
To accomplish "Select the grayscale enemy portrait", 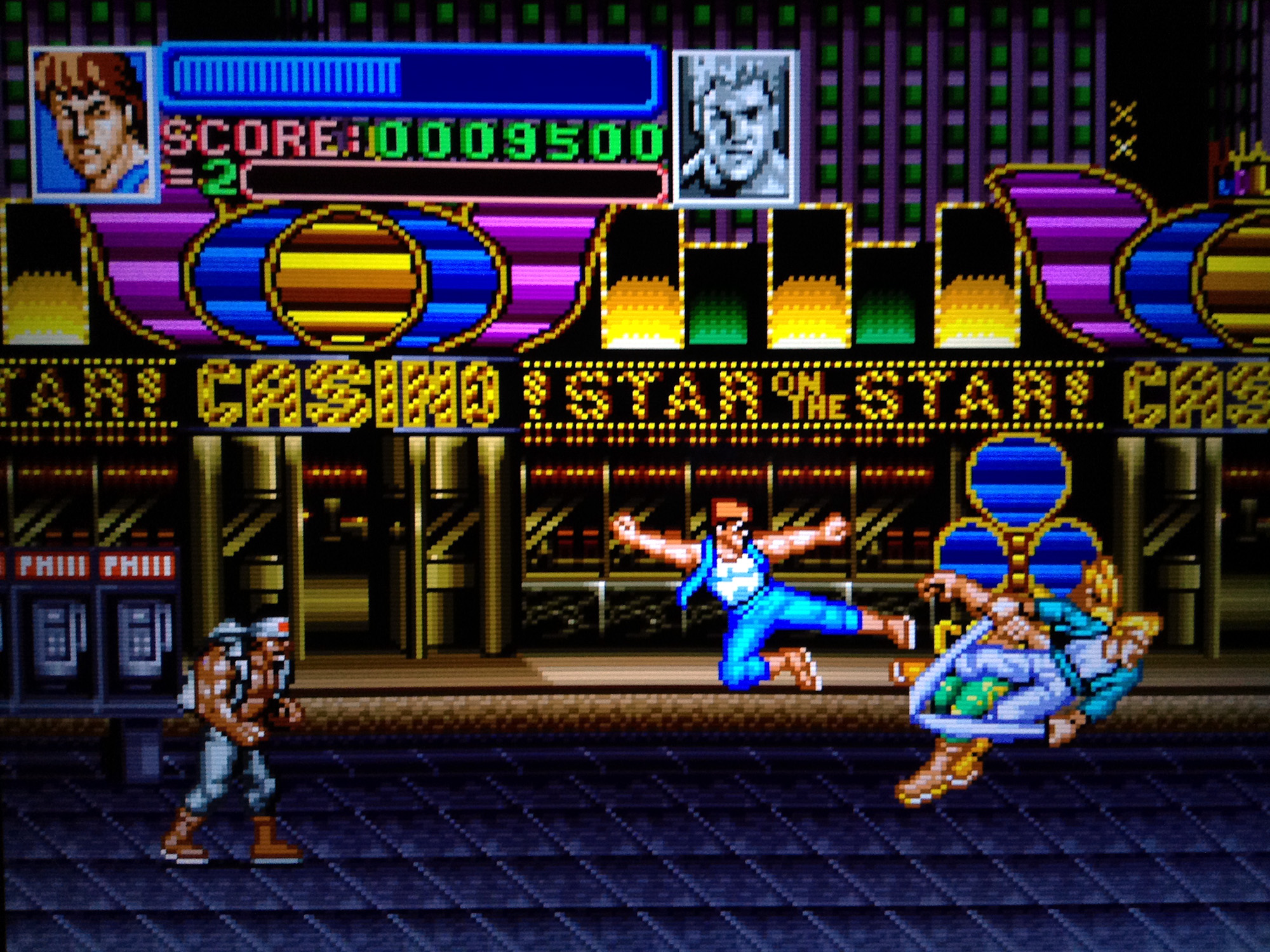I will [x=735, y=128].
